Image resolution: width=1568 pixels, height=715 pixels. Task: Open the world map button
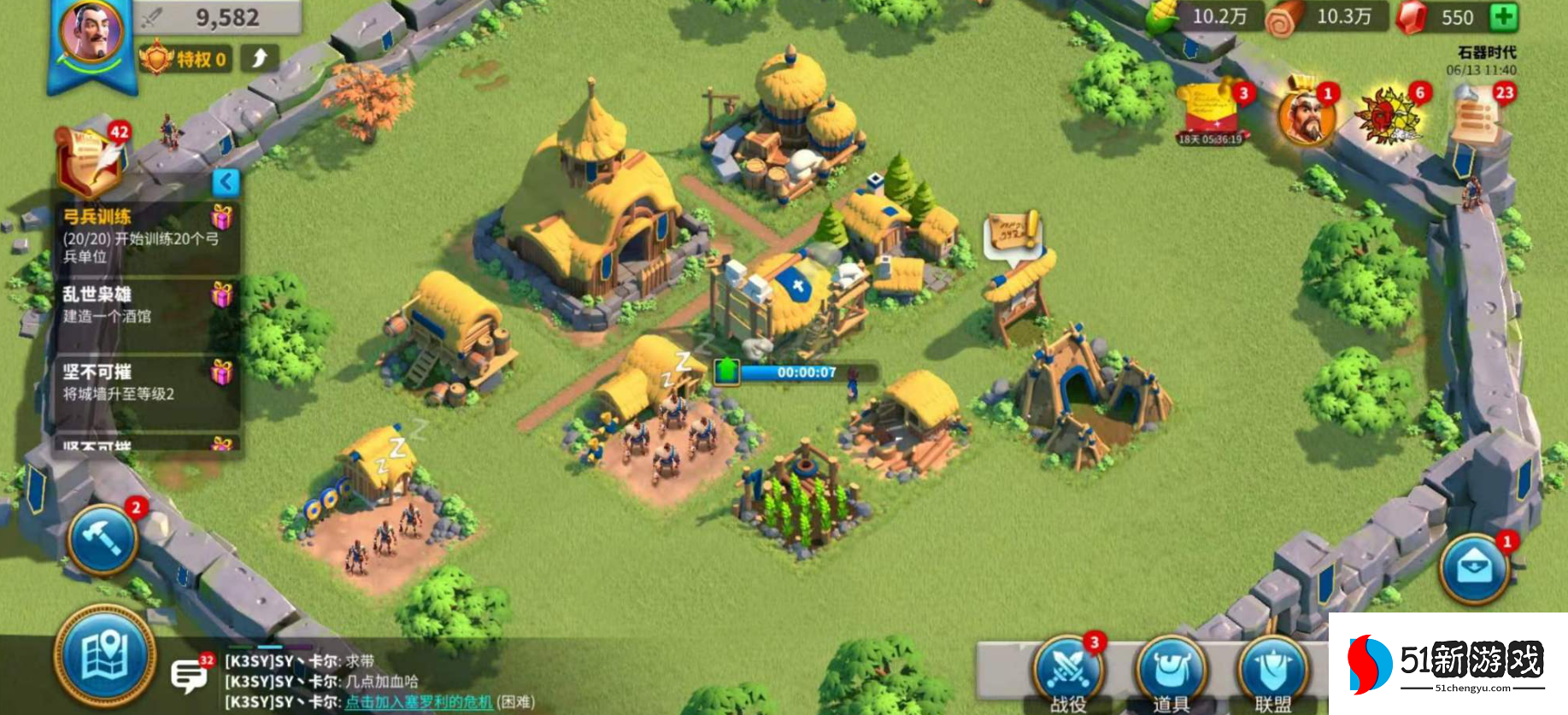tap(104, 656)
